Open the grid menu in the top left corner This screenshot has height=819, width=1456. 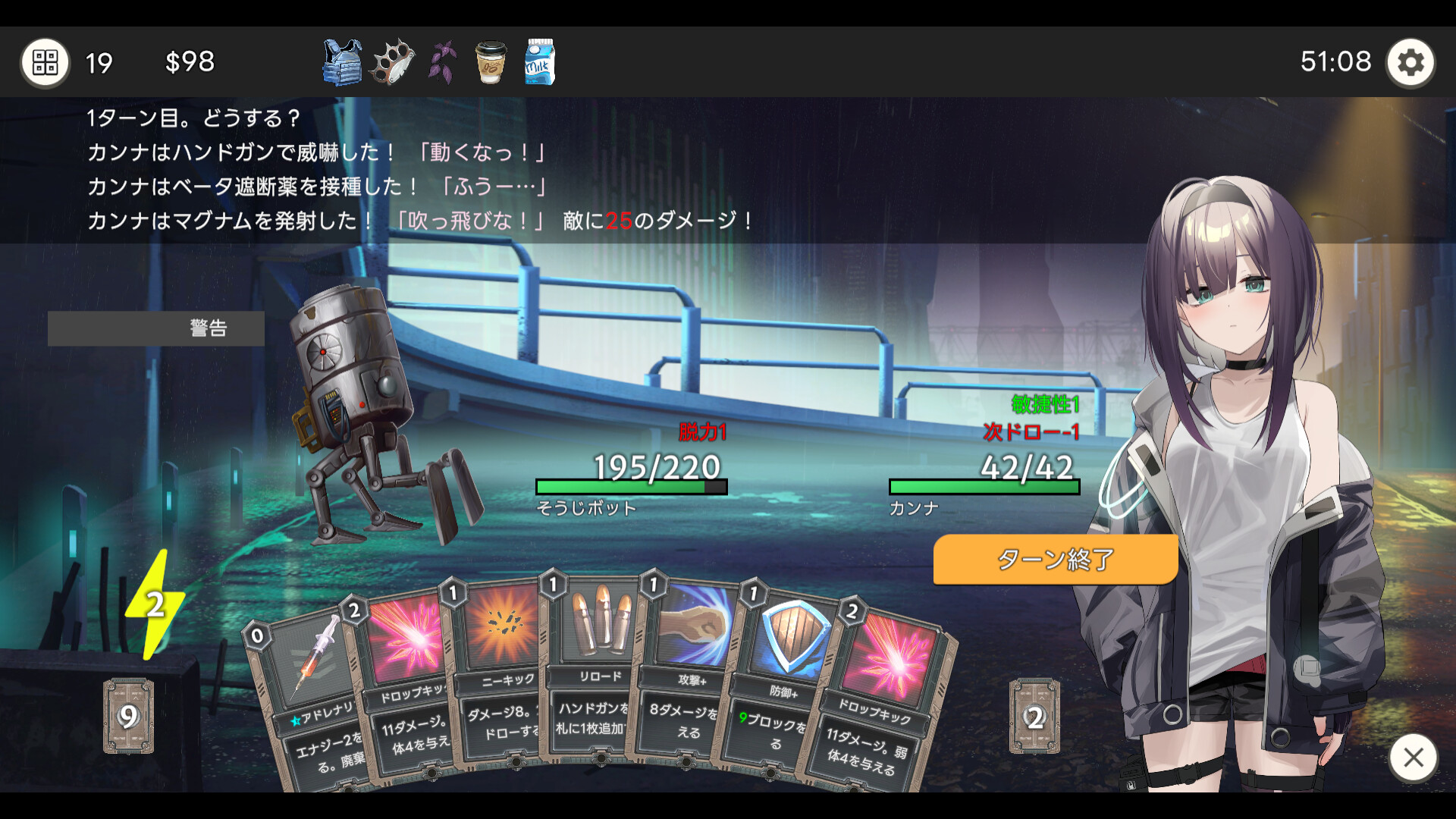tap(45, 62)
